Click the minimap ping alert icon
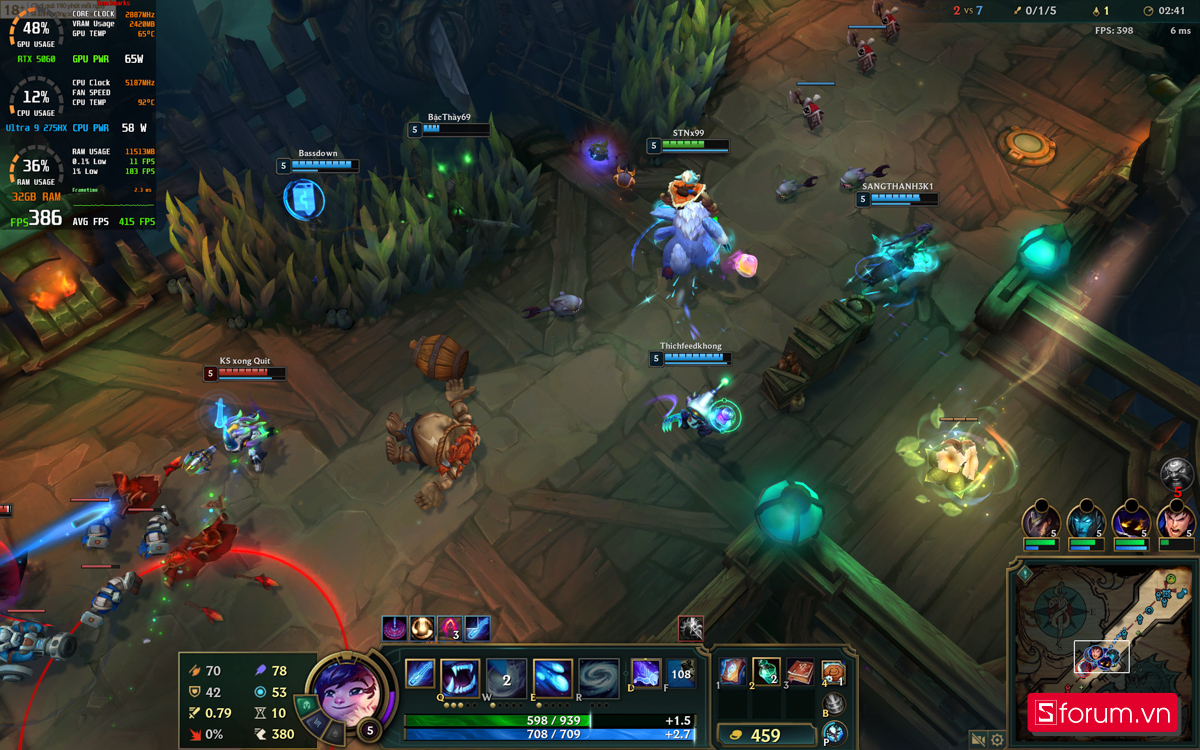The width and height of the screenshot is (1200, 750). click(1024, 574)
